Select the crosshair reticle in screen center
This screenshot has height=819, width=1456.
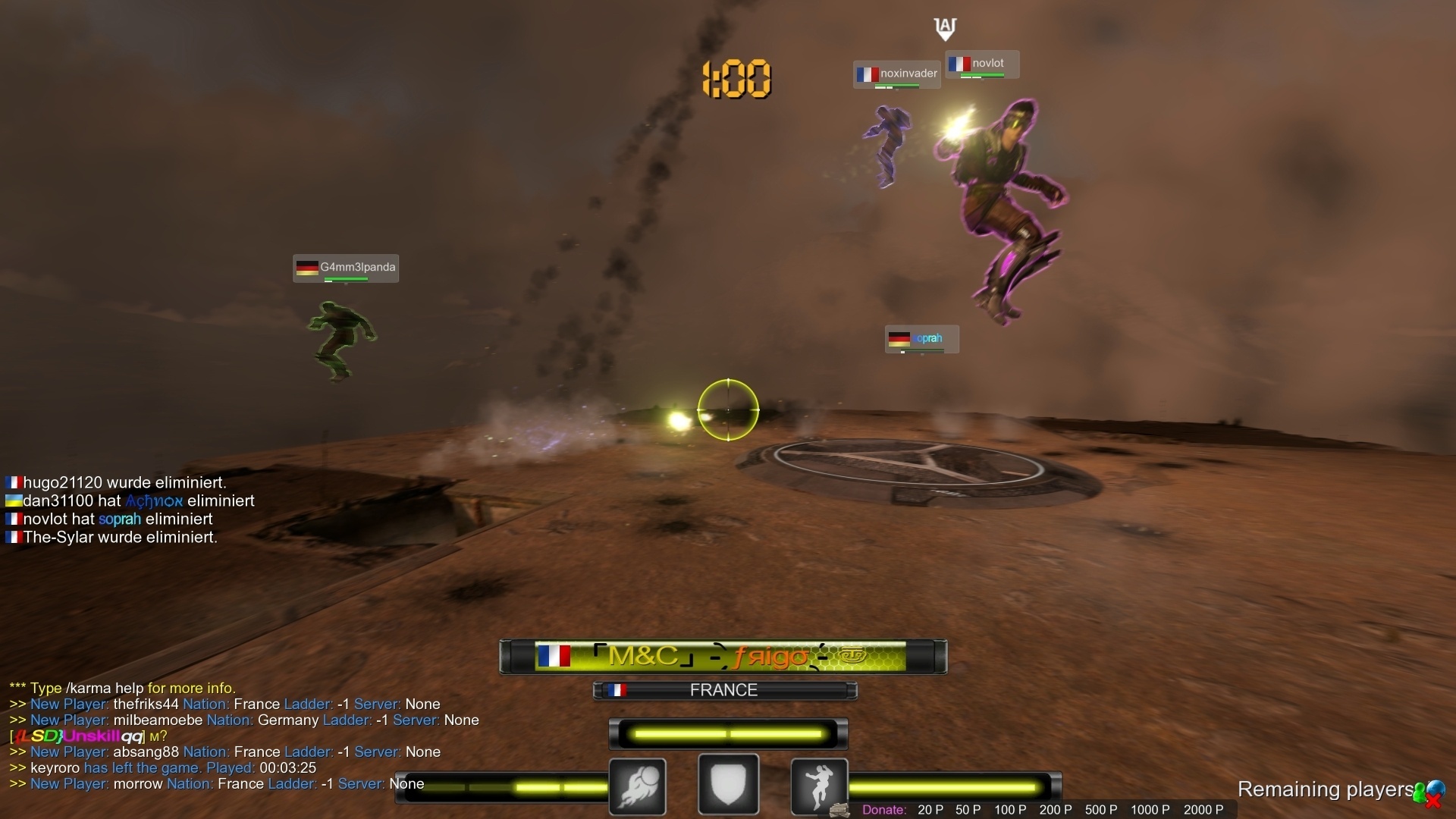(729, 409)
